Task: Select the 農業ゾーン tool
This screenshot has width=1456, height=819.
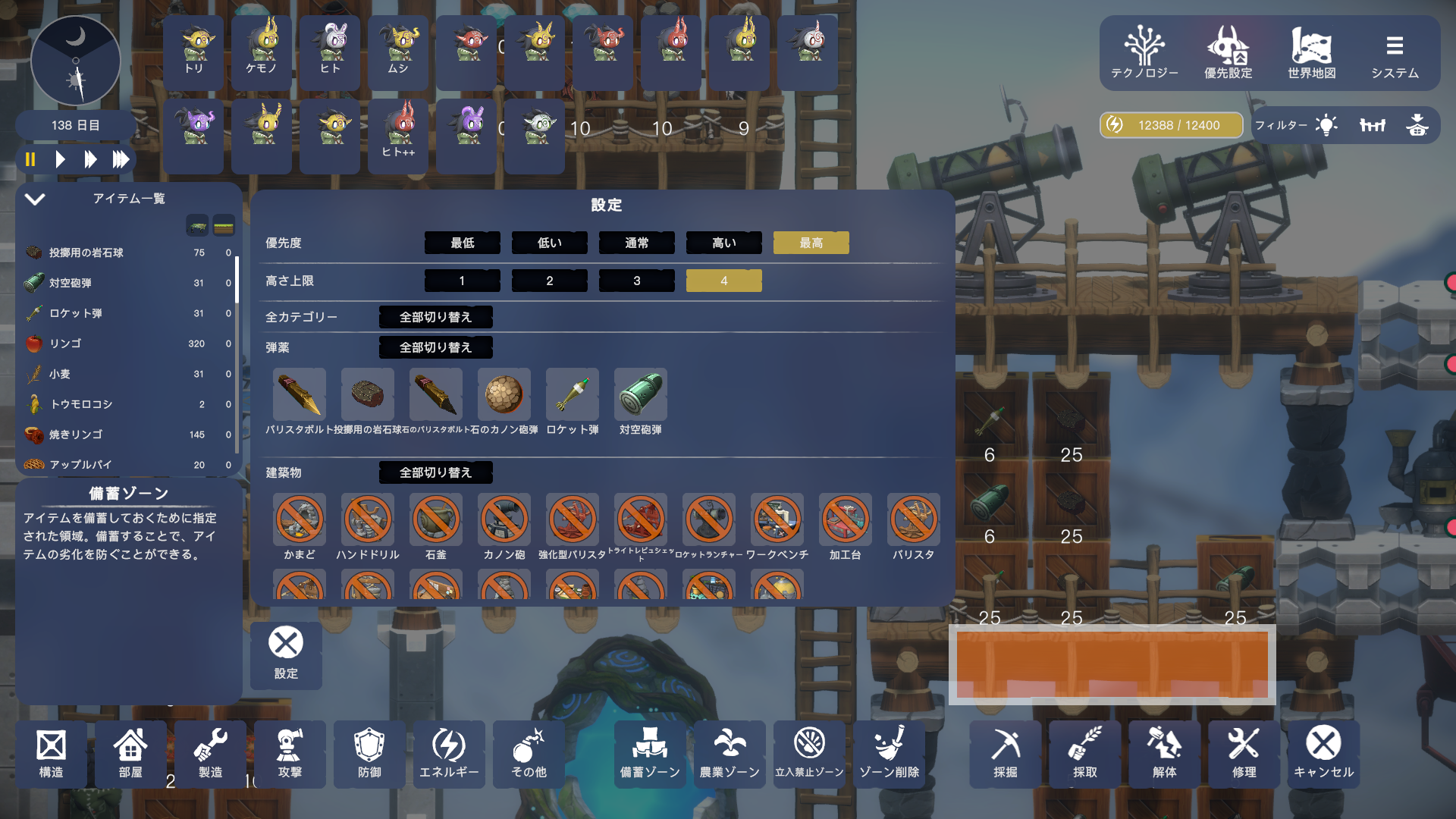Action: coord(729,754)
